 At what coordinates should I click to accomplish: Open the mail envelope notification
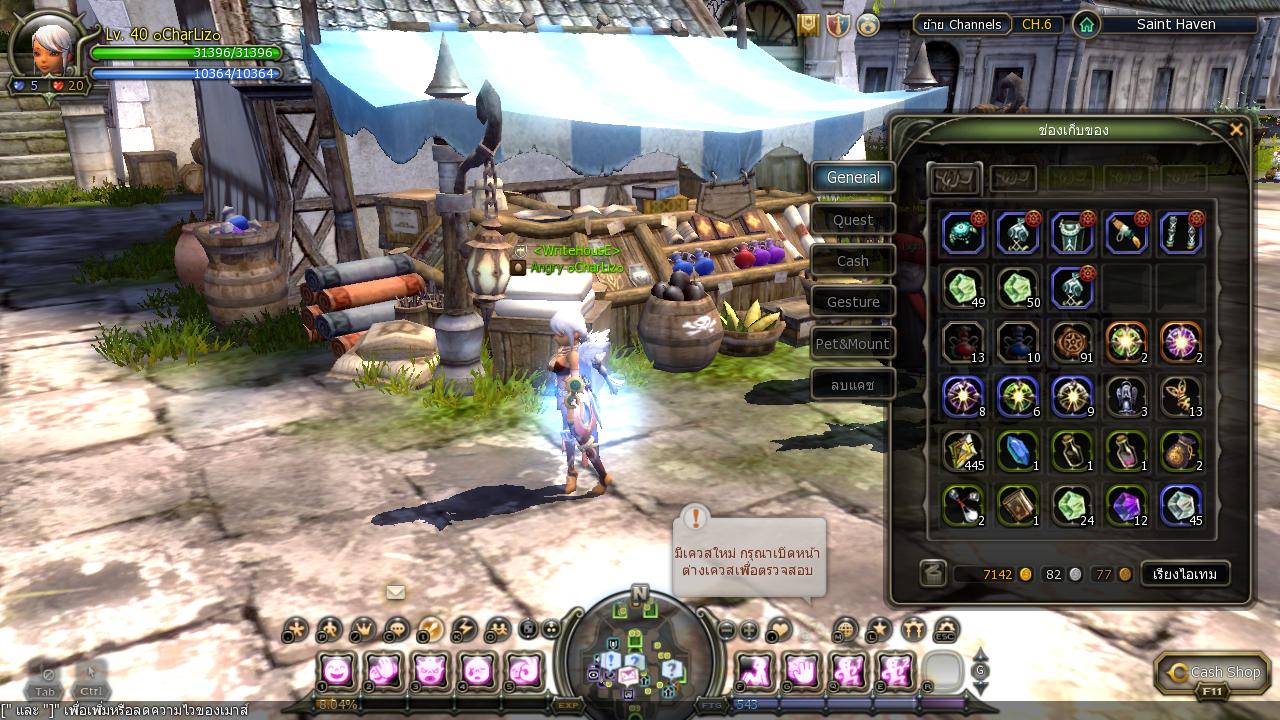(x=396, y=592)
